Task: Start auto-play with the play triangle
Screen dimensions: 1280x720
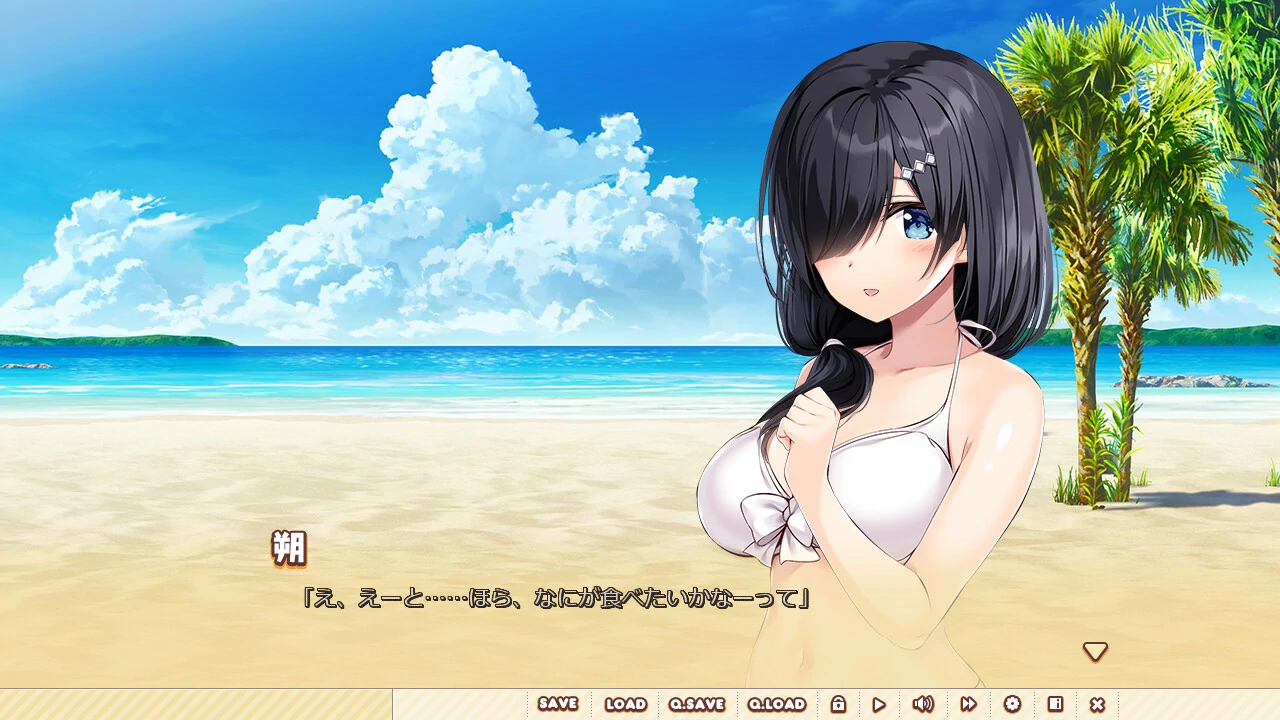Action: pyautogui.click(x=879, y=704)
